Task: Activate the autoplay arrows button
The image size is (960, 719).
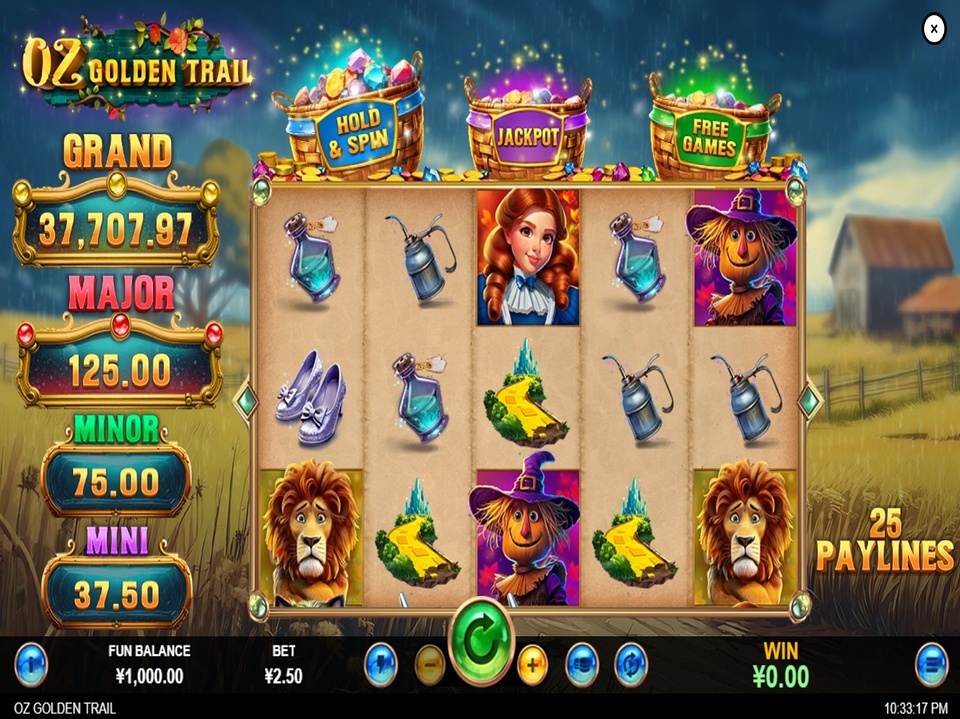Action: click(x=630, y=665)
